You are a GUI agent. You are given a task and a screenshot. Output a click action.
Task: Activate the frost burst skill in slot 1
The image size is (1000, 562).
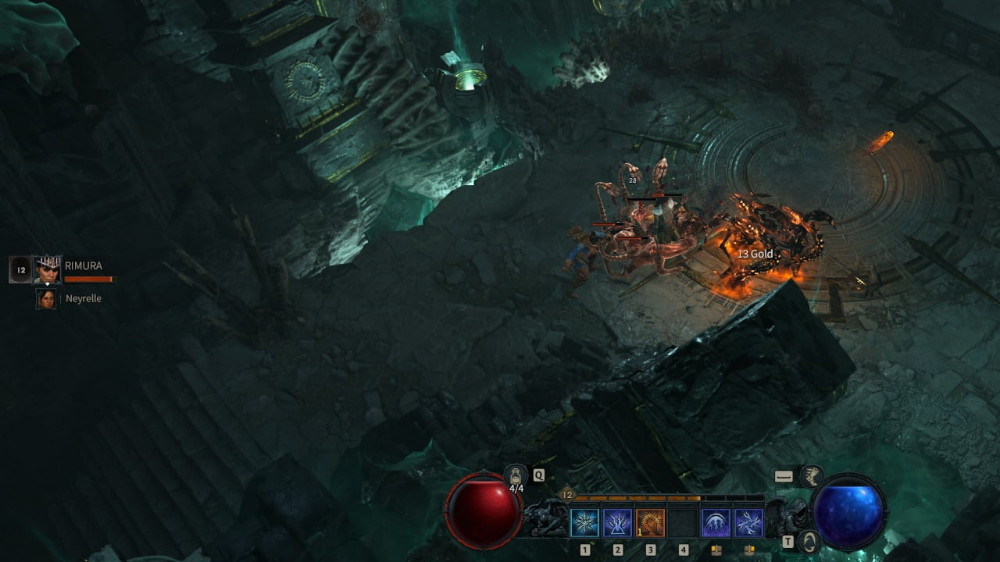584,523
